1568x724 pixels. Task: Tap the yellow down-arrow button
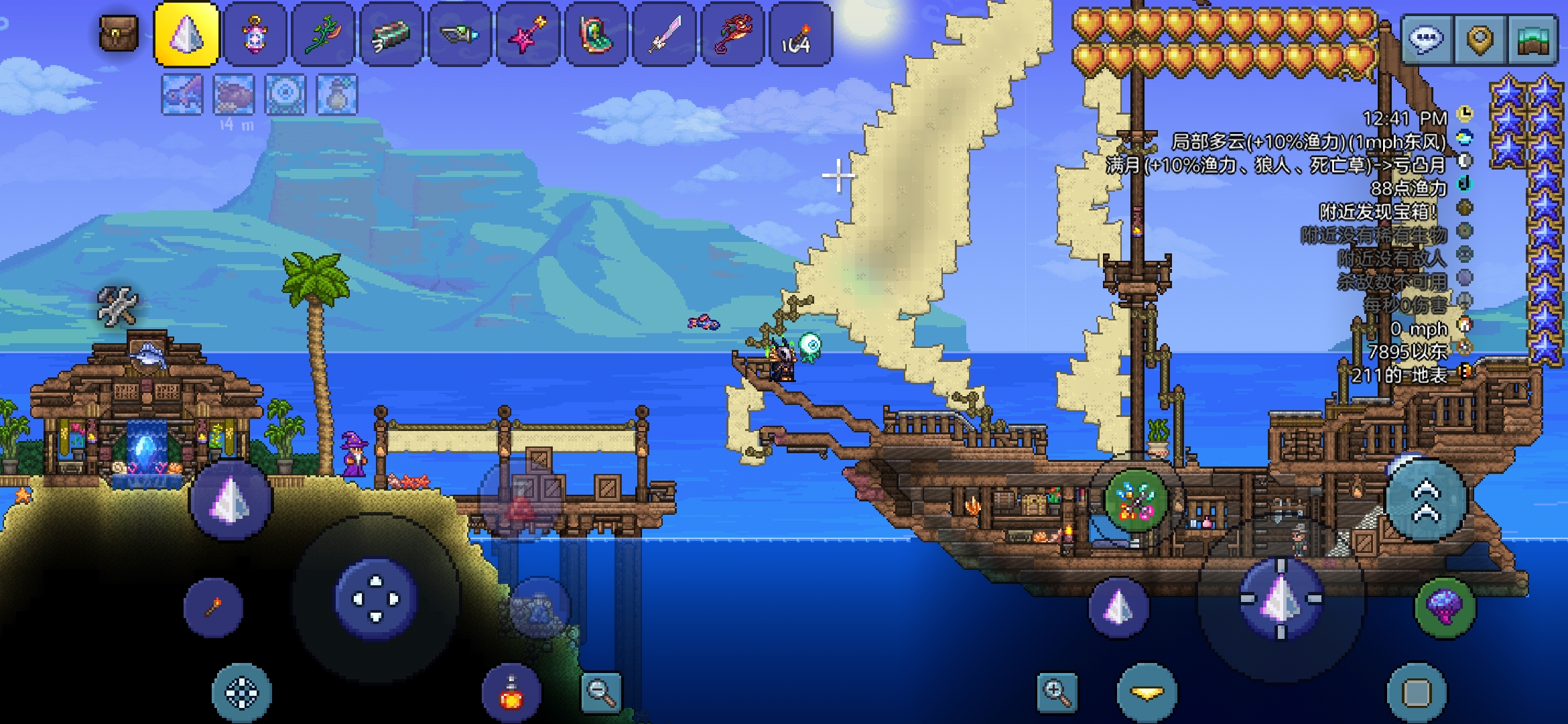click(x=1147, y=693)
